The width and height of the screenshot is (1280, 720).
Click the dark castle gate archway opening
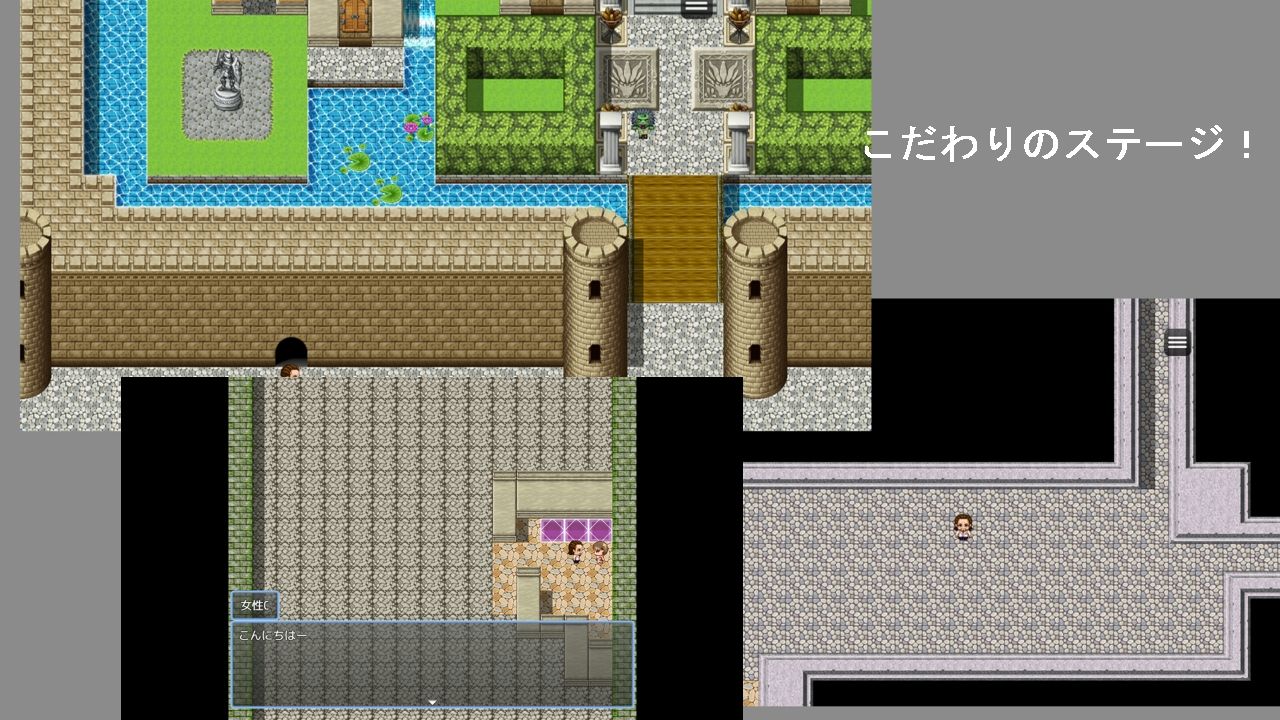292,350
